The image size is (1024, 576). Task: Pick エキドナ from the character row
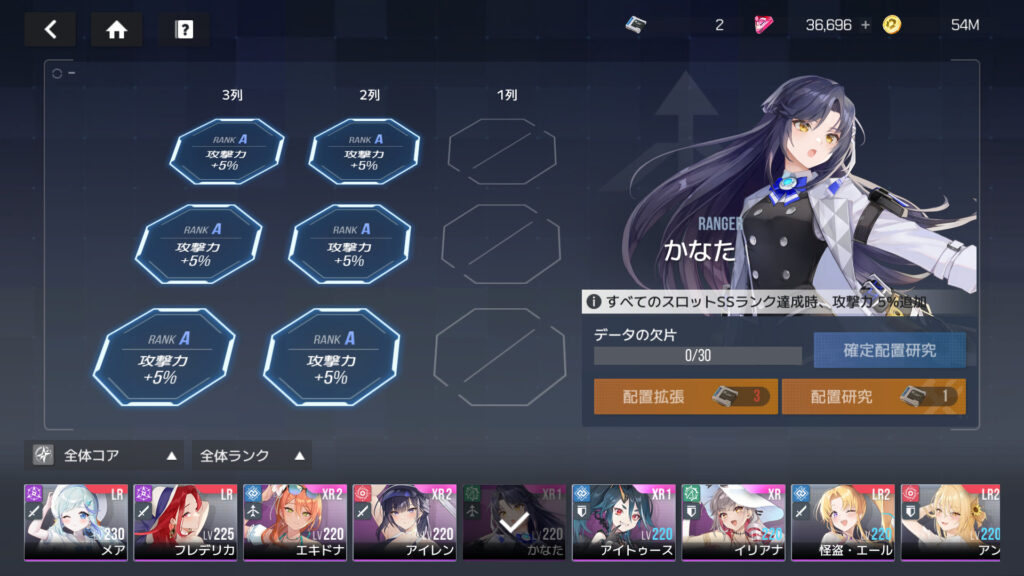point(295,522)
